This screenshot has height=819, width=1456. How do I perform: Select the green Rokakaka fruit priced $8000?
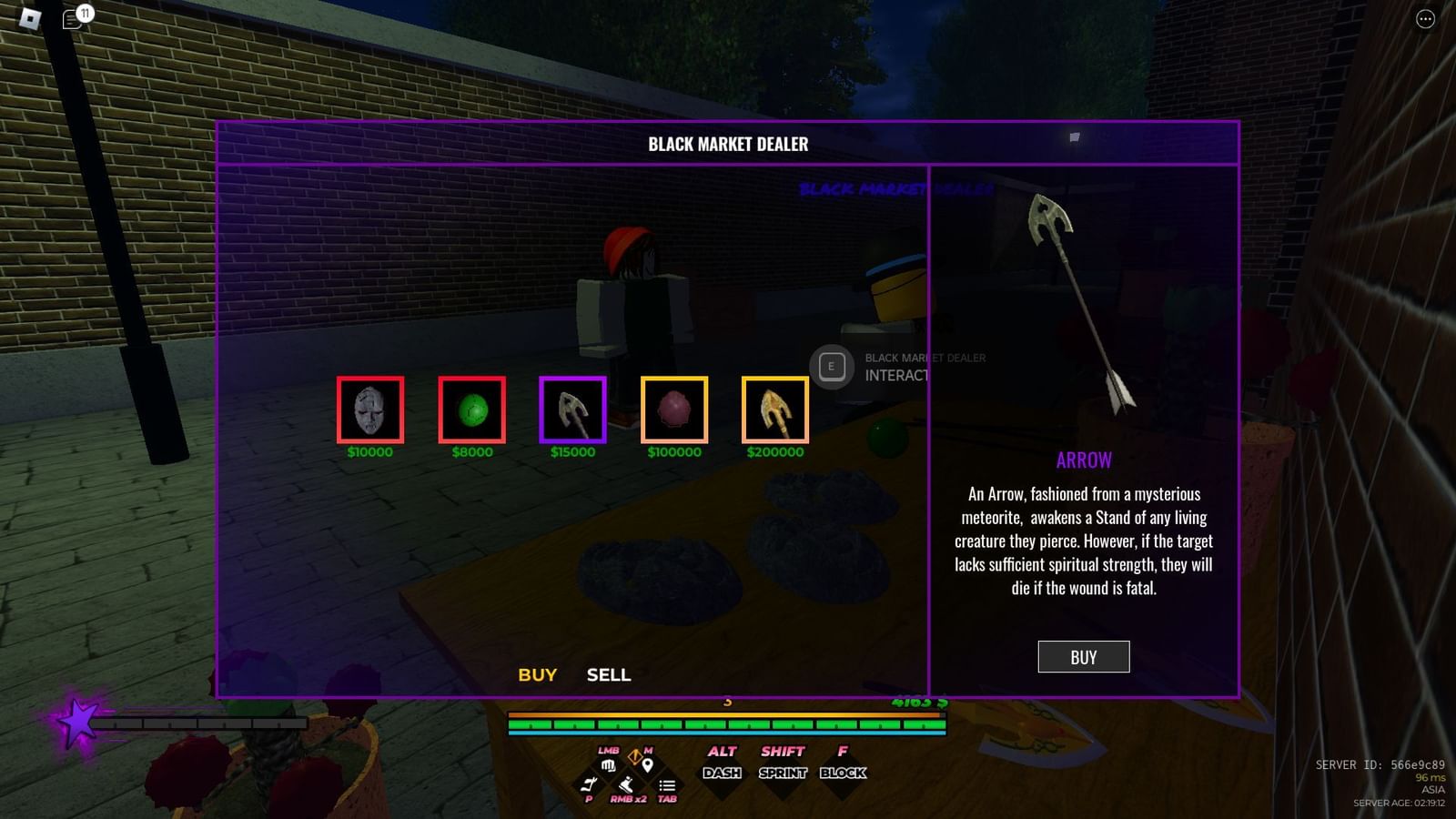tap(471, 409)
